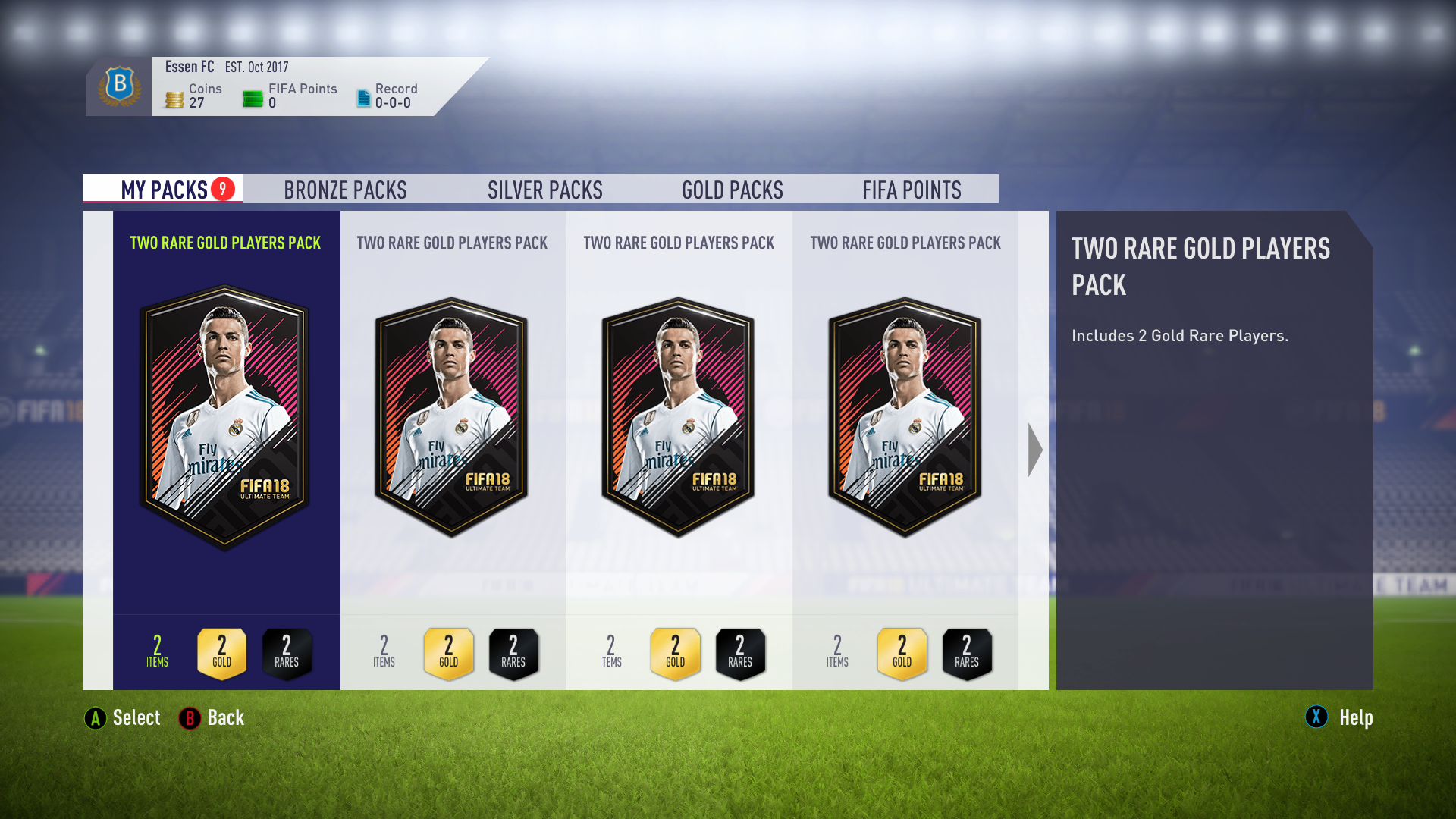Click the Essen FC club crest badge
This screenshot has height=819, width=1456.
point(118,86)
